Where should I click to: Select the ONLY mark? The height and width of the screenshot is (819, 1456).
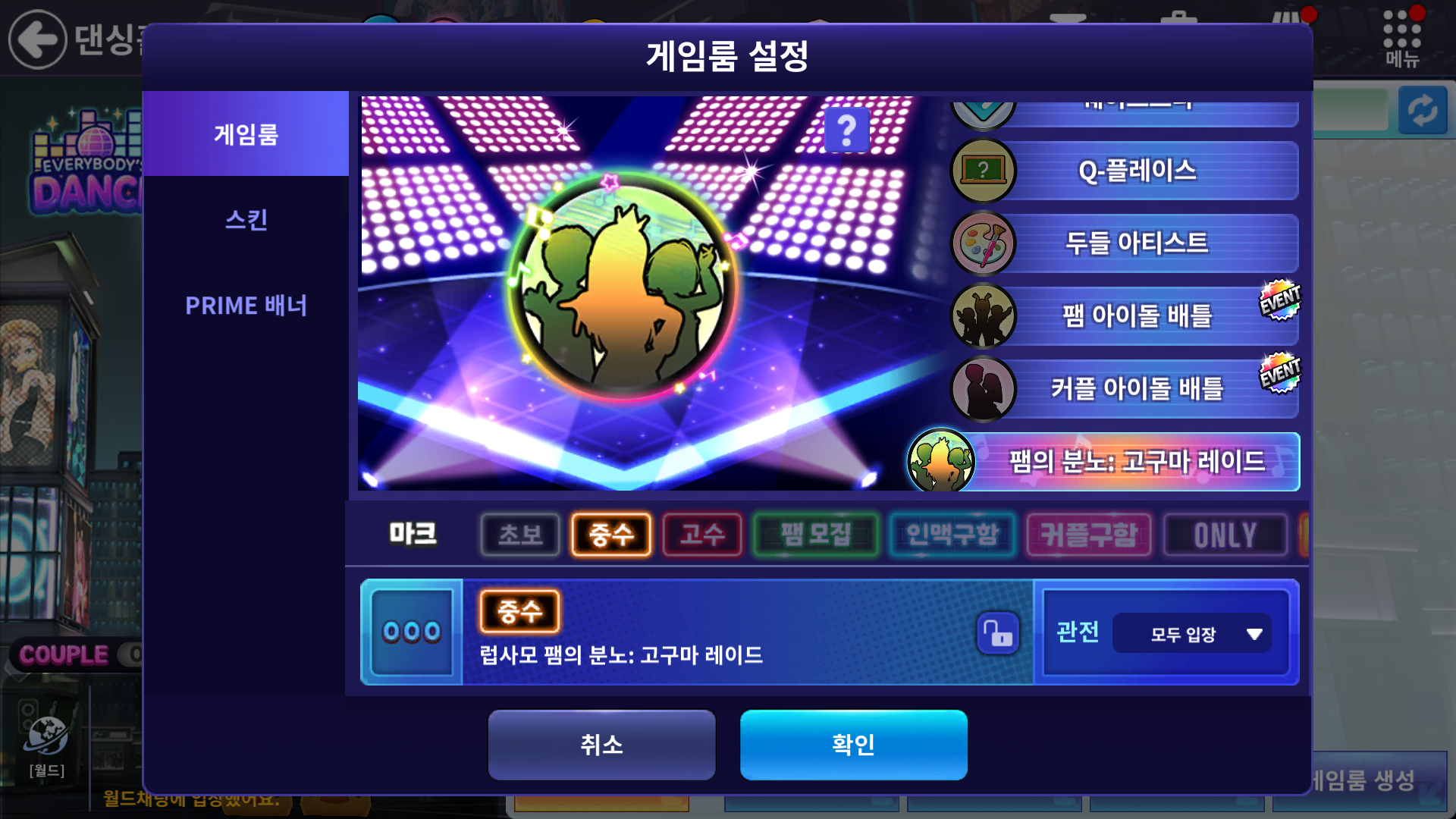1225,535
